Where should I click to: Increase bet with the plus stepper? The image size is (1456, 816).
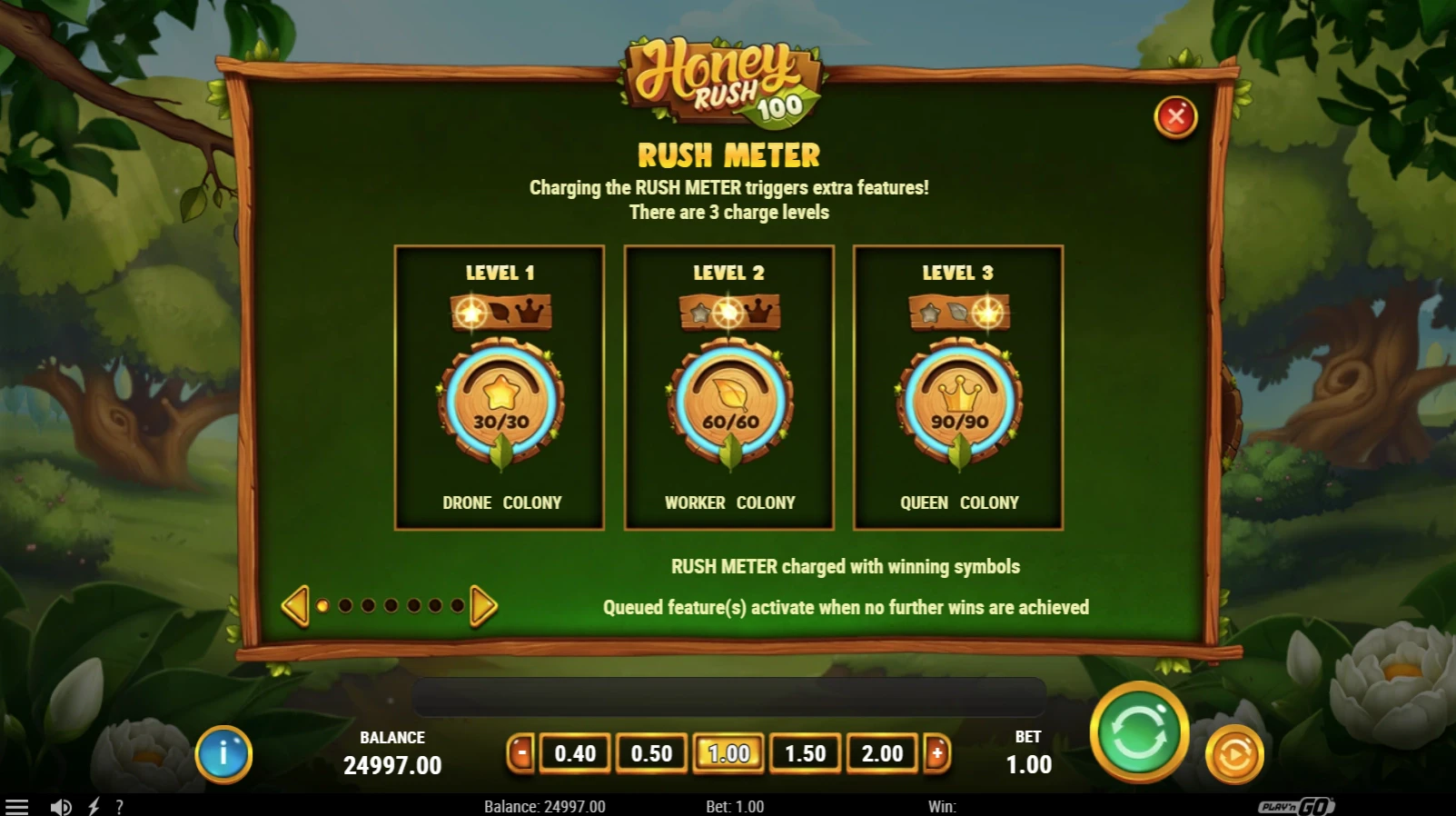click(937, 753)
